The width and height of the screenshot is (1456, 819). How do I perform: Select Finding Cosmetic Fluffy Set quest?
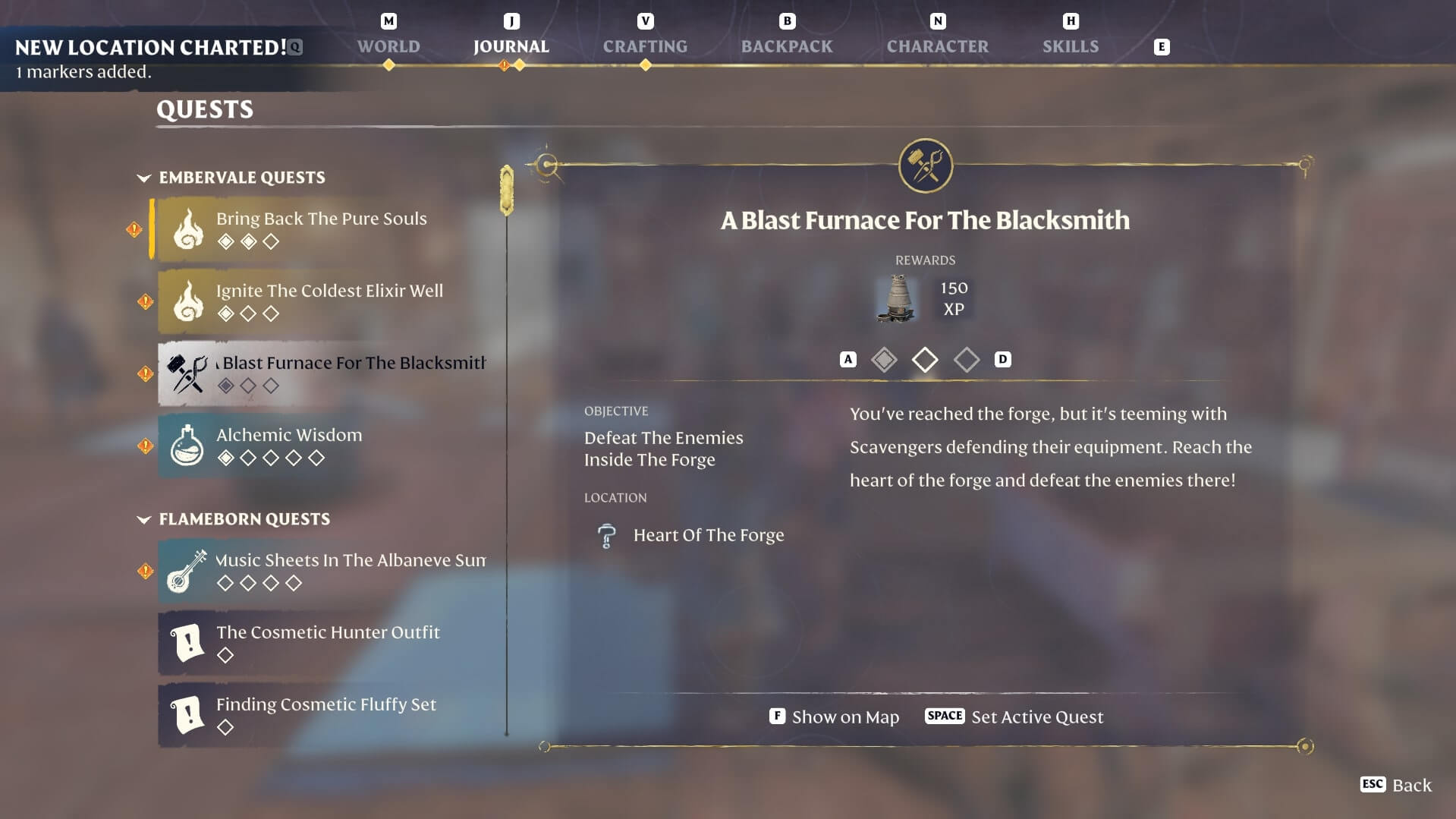coord(326,714)
